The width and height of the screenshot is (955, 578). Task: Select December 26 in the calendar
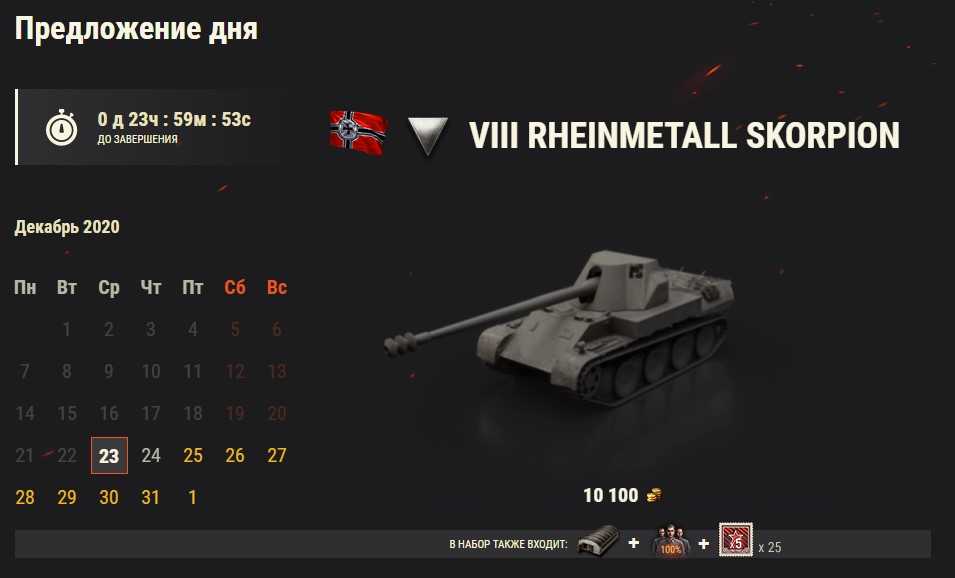235,456
